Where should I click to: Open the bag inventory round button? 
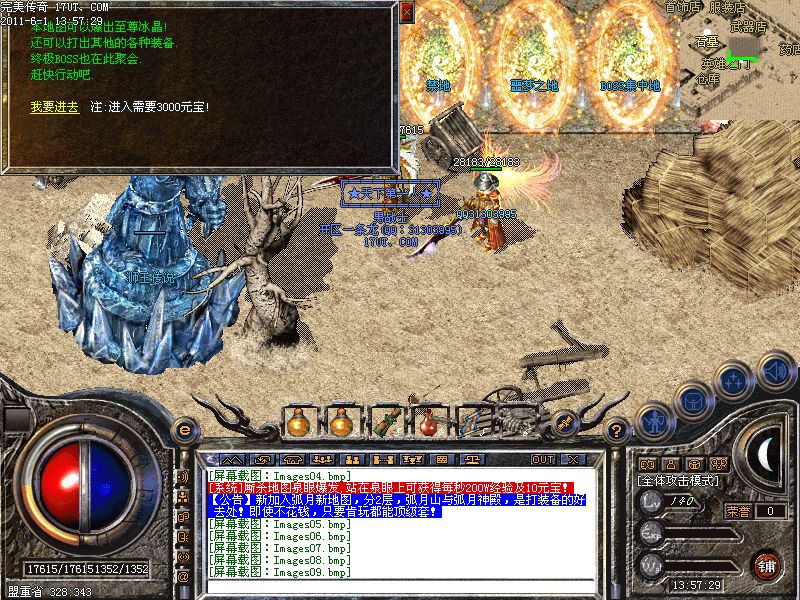(691, 399)
